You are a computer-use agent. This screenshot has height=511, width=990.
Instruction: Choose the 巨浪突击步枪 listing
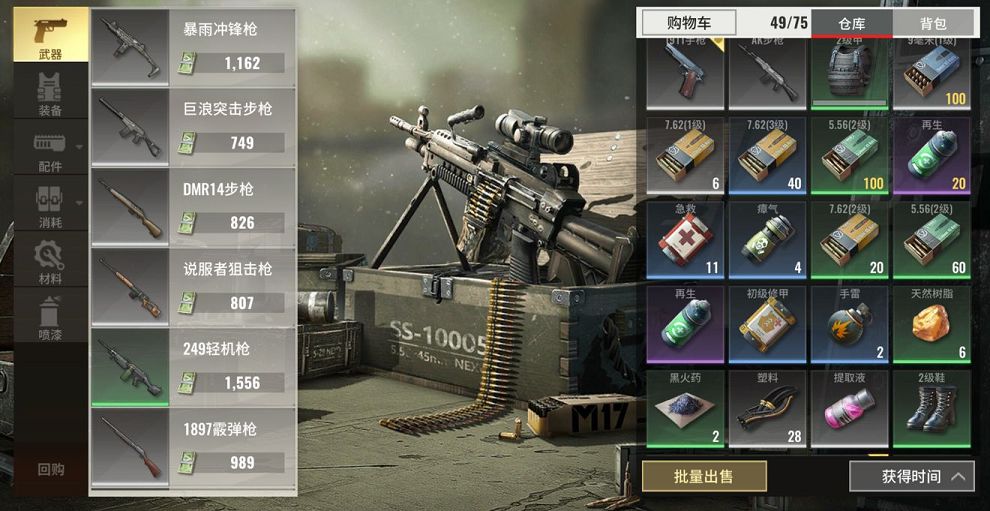point(193,126)
